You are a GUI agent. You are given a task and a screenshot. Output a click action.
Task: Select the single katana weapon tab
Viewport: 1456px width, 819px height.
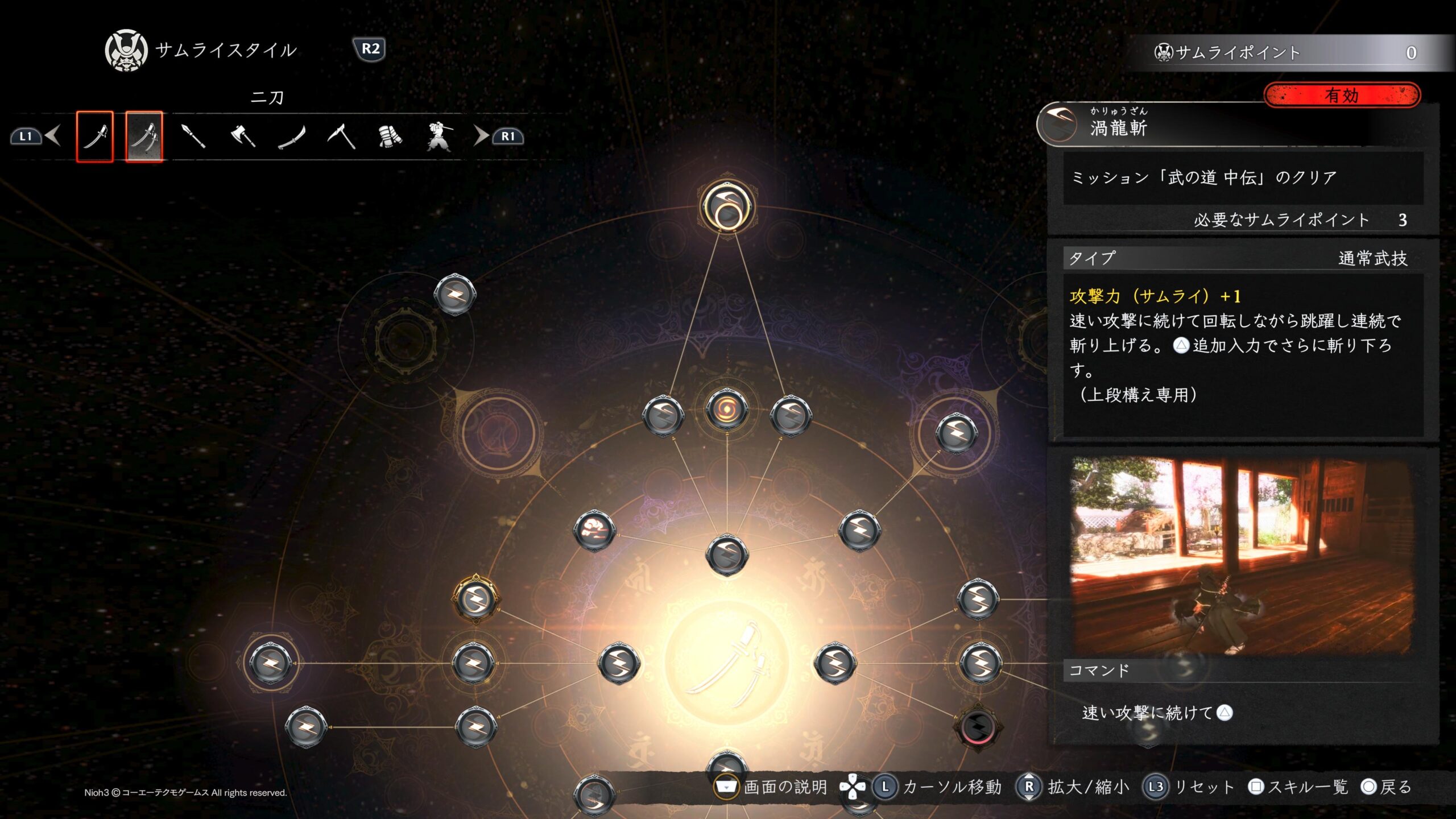click(95, 136)
